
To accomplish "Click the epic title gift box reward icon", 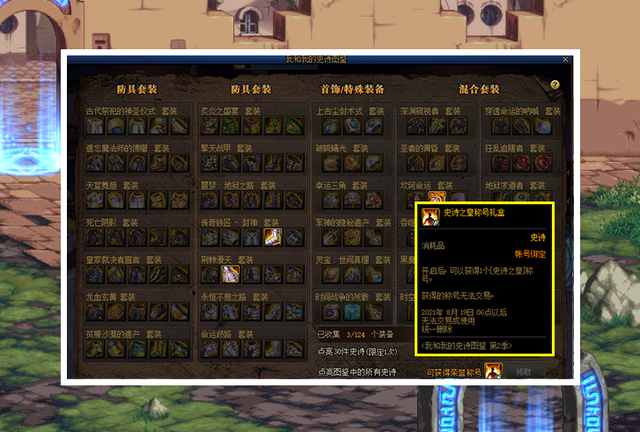I will [x=493, y=371].
